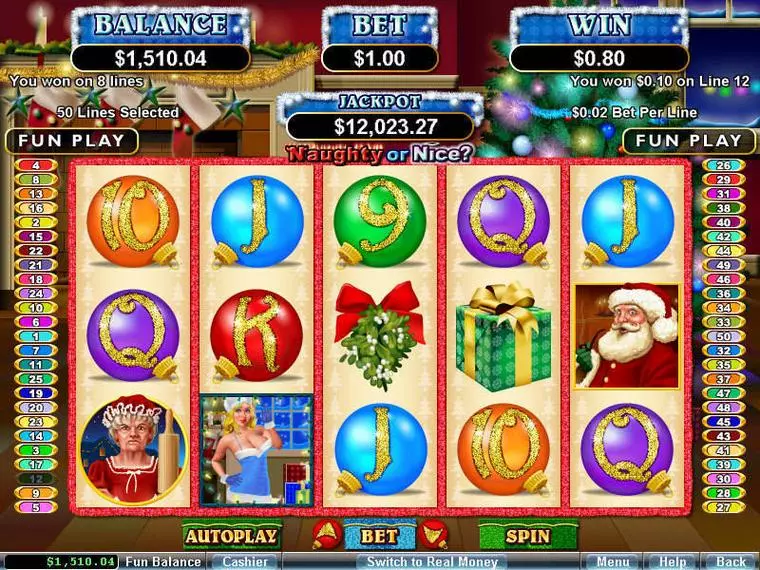Select payline number 27 marker
The image size is (760, 570).
(723, 508)
